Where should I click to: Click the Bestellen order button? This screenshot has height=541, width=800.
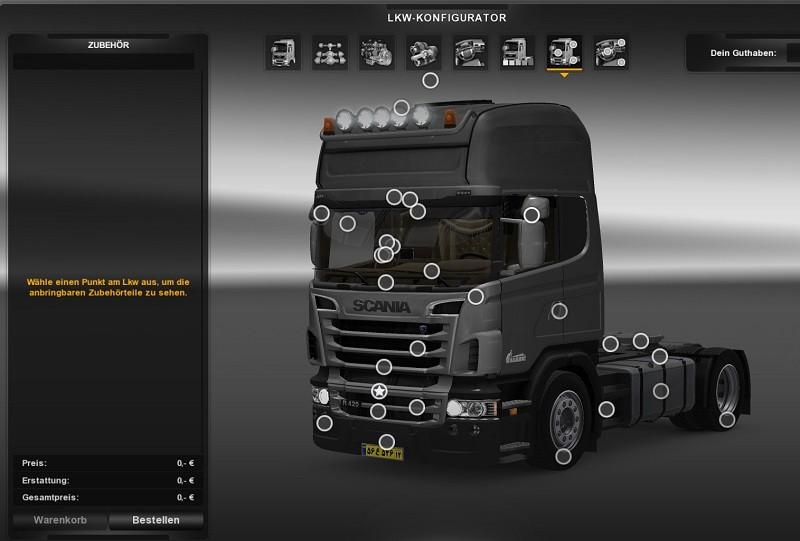(156, 520)
